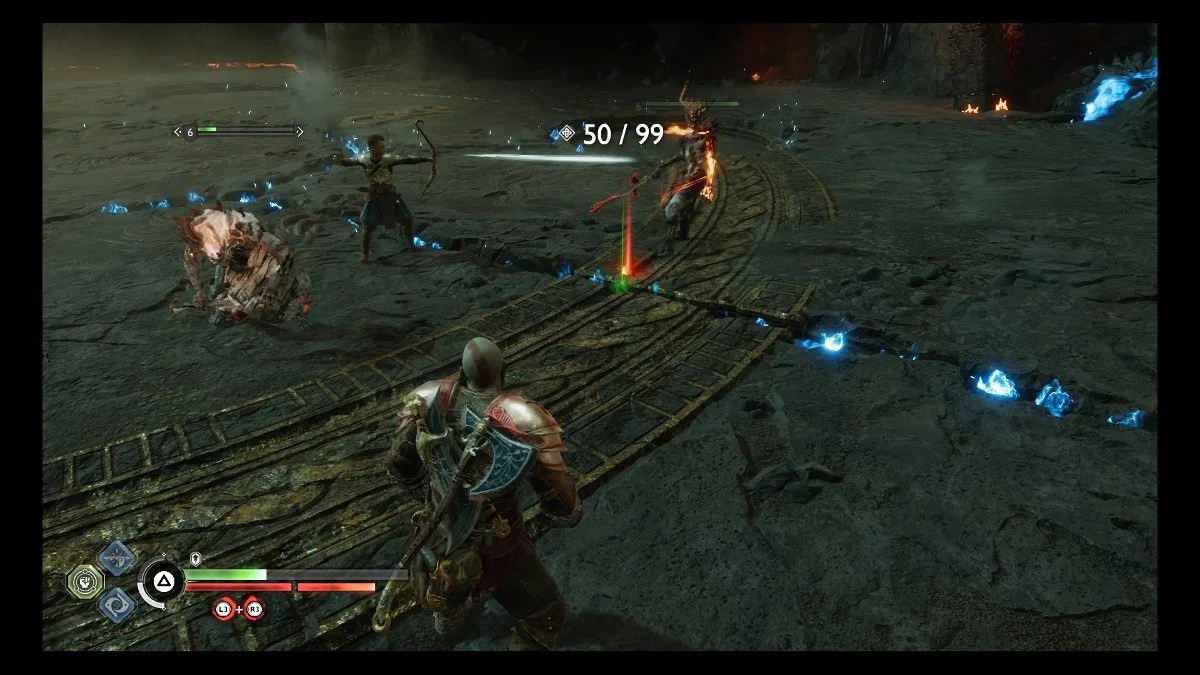Select the blue starburst runic attack icon
The width and height of the screenshot is (1200, 675).
click(x=117, y=558)
